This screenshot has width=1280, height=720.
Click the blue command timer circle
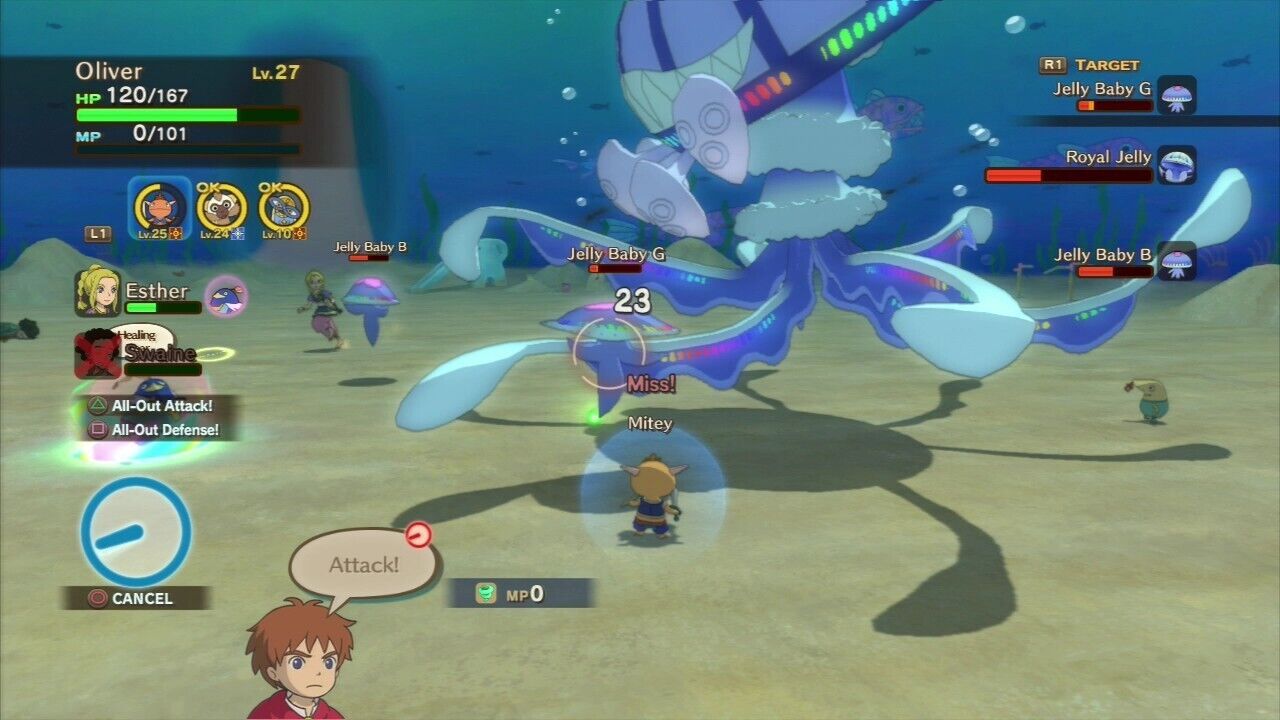[136, 531]
